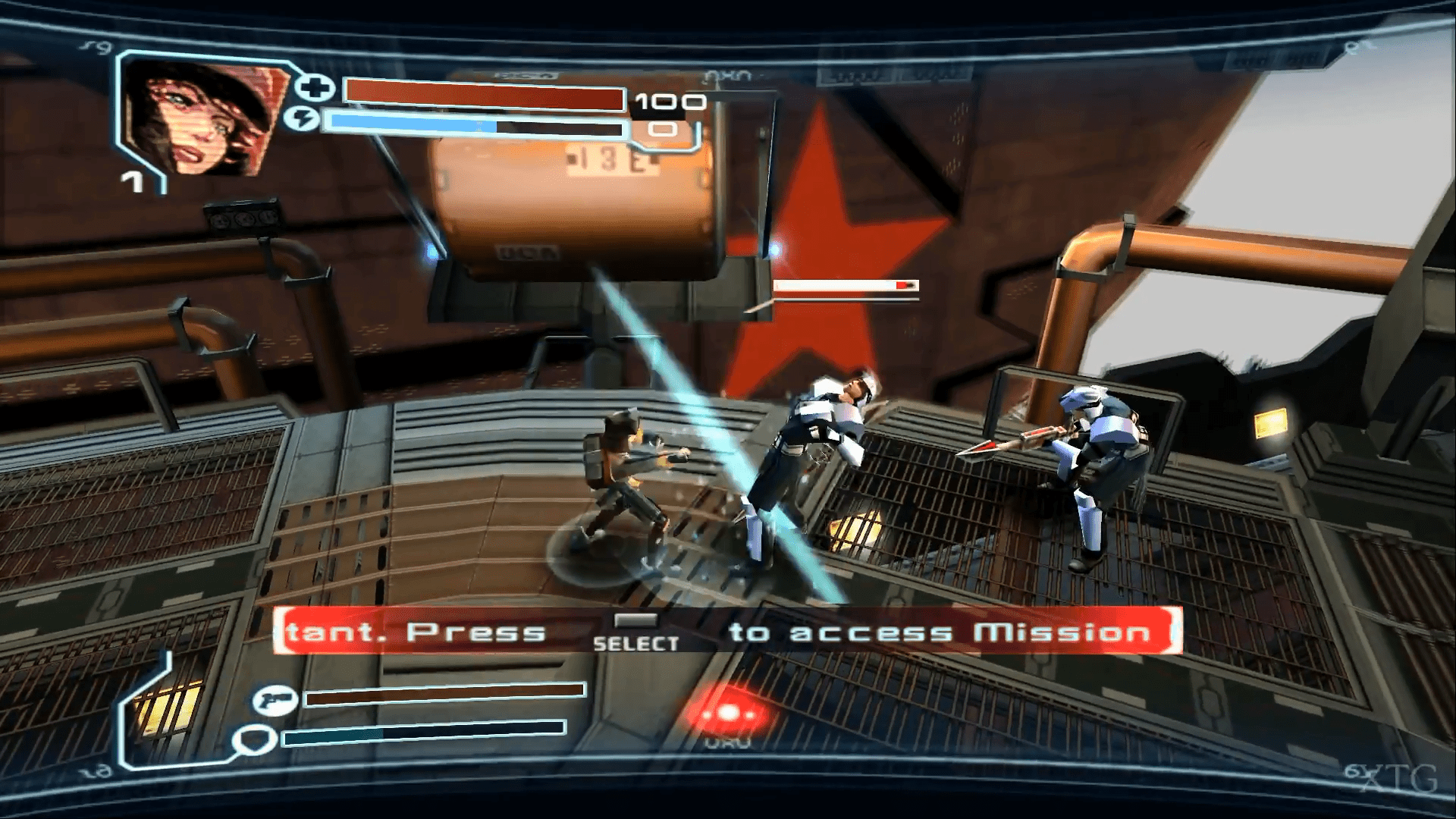This screenshot has height=819, width=1456.
Task: Choose the pistol weapon icon
Action: 274,699
